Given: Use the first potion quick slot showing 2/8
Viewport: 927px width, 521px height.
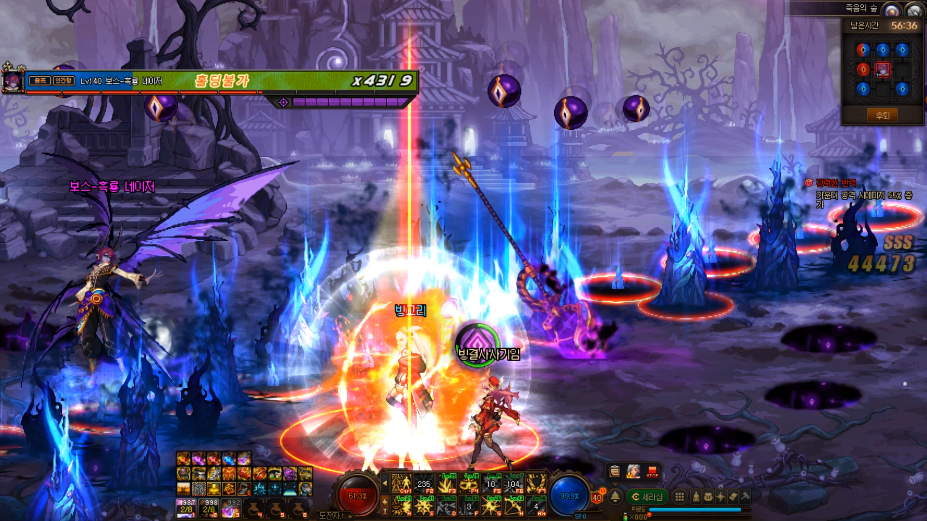Looking at the screenshot, I should click(x=186, y=507).
